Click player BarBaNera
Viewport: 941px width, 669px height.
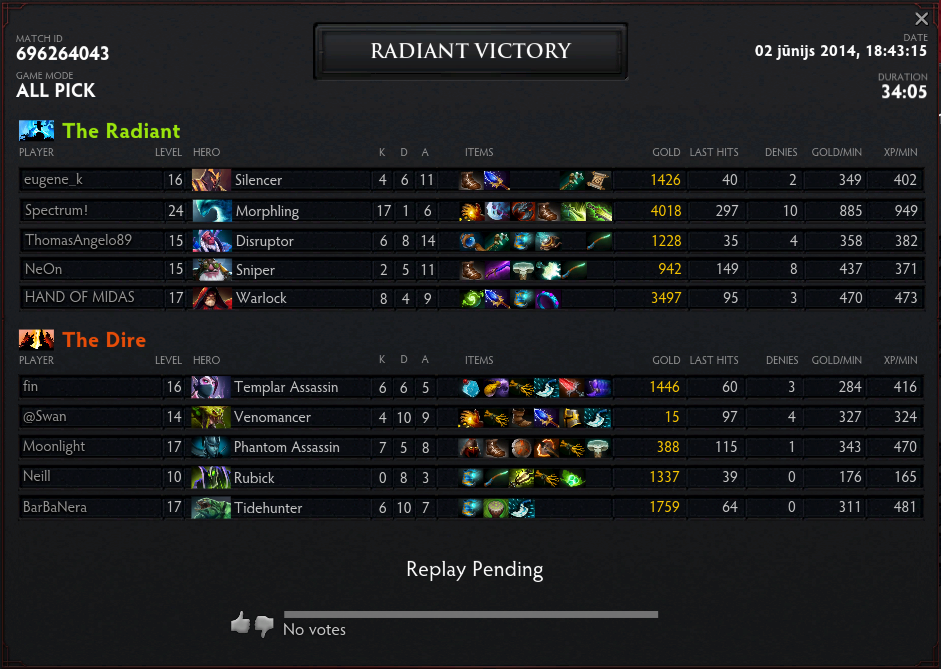[x=55, y=507]
